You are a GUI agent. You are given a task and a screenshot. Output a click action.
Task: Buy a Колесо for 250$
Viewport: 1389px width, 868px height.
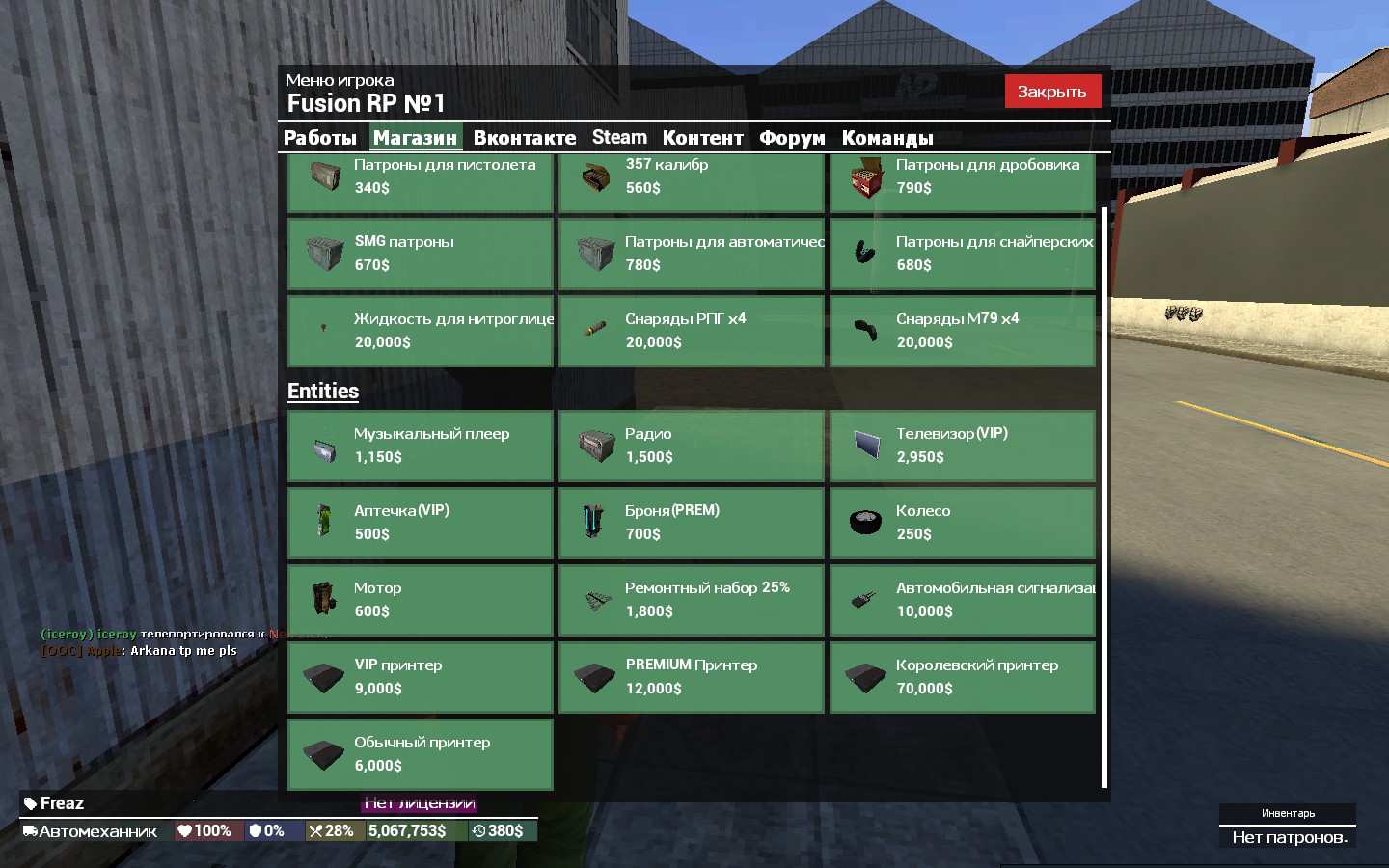click(963, 523)
